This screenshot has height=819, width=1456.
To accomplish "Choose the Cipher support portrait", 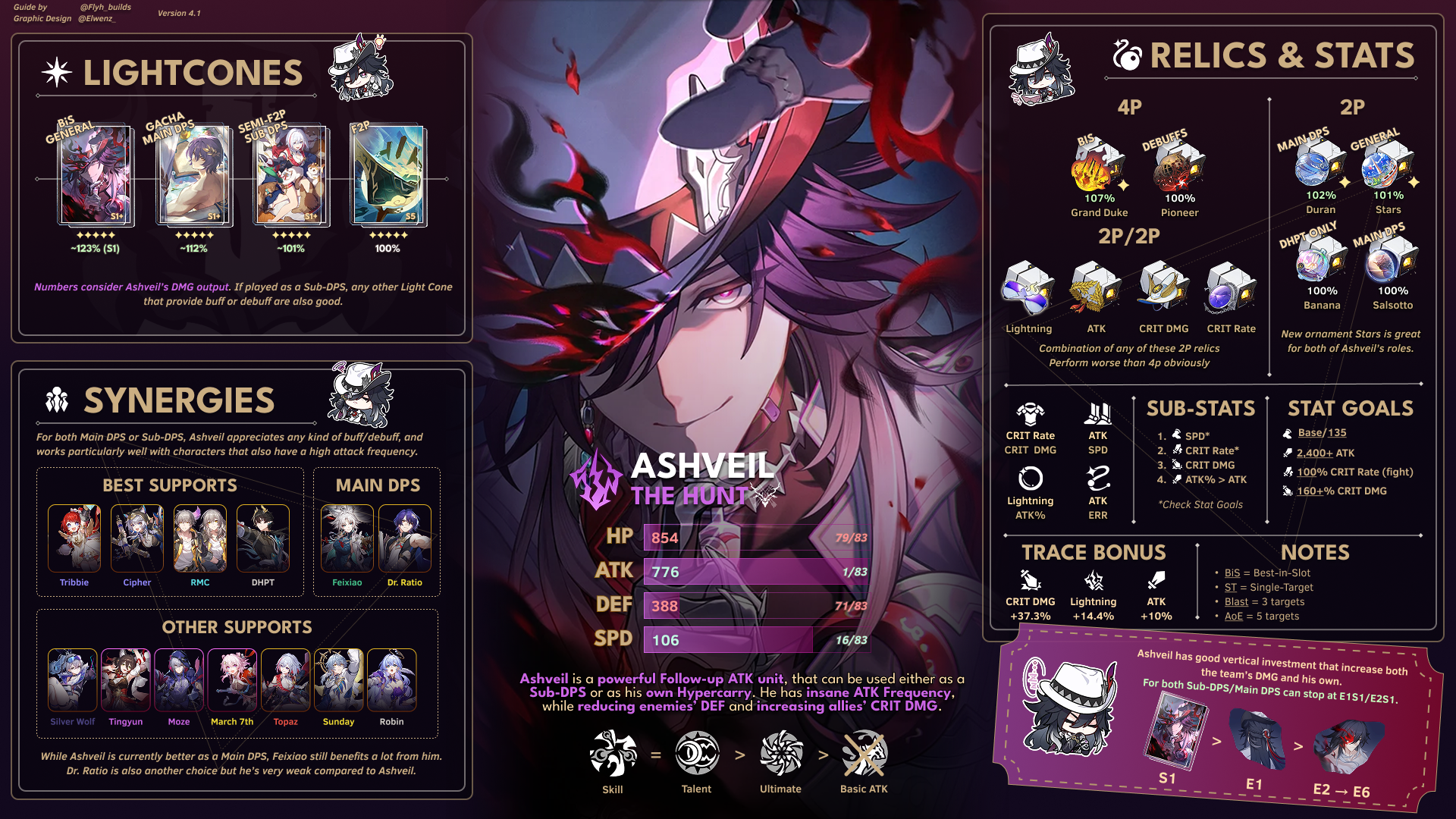I will tap(137, 538).
